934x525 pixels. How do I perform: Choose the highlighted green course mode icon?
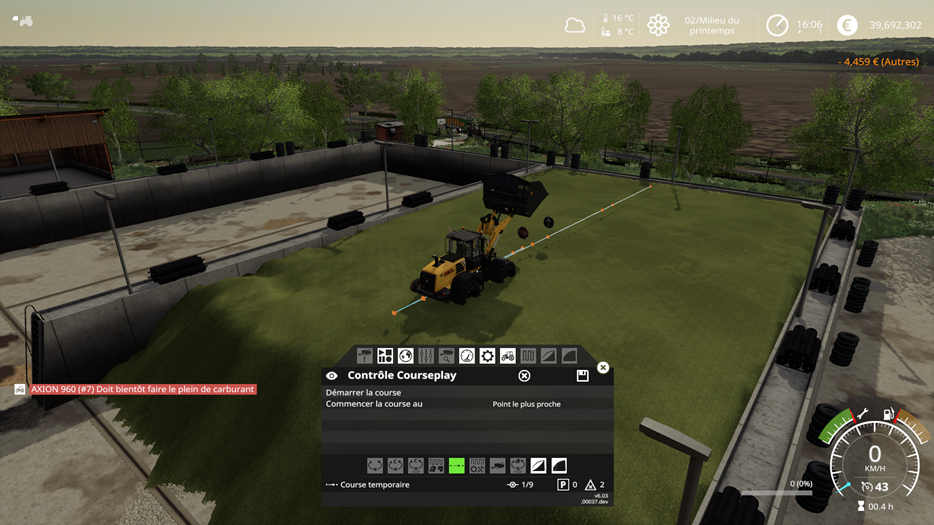point(456,465)
